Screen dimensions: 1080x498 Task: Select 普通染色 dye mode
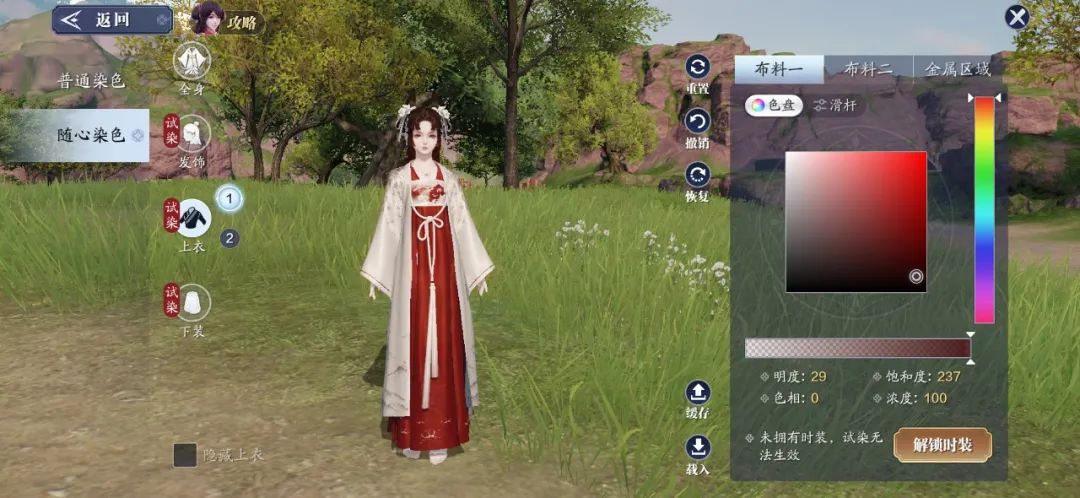[x=90, y=81]
